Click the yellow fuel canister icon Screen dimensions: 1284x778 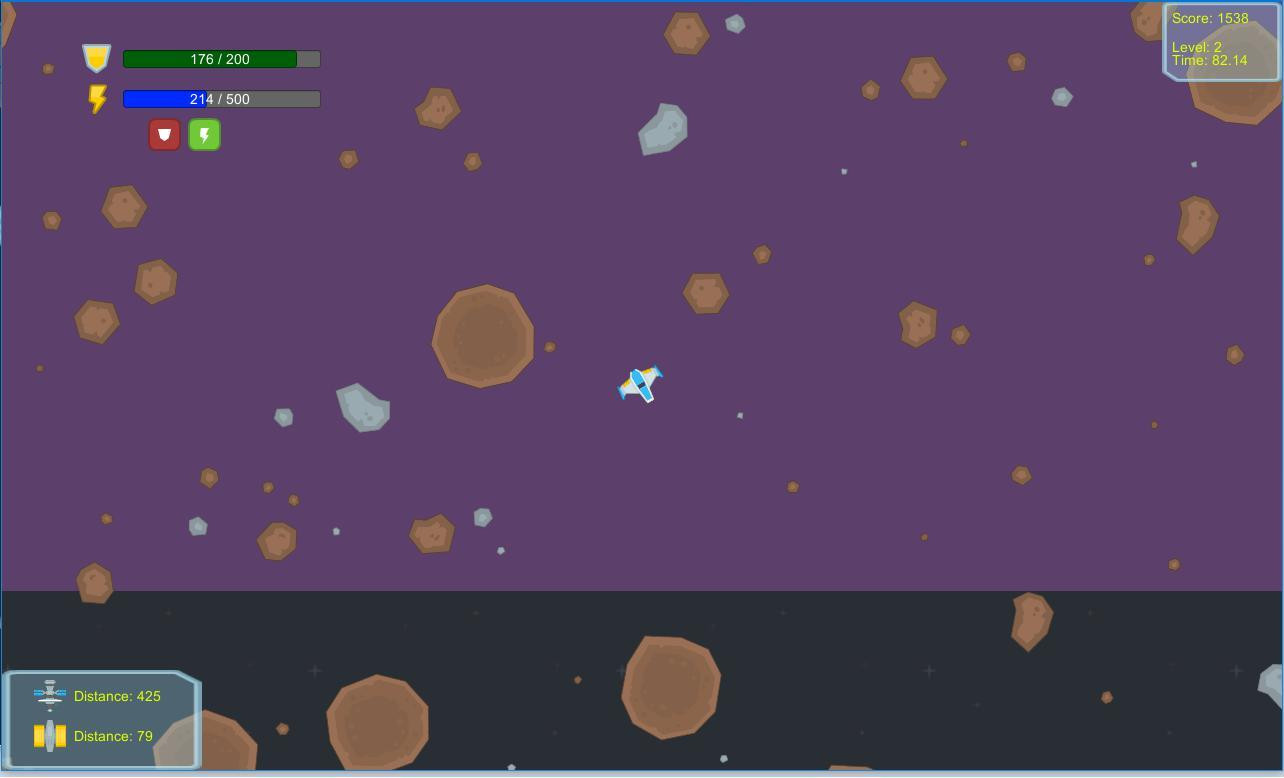tap(50, 734)
